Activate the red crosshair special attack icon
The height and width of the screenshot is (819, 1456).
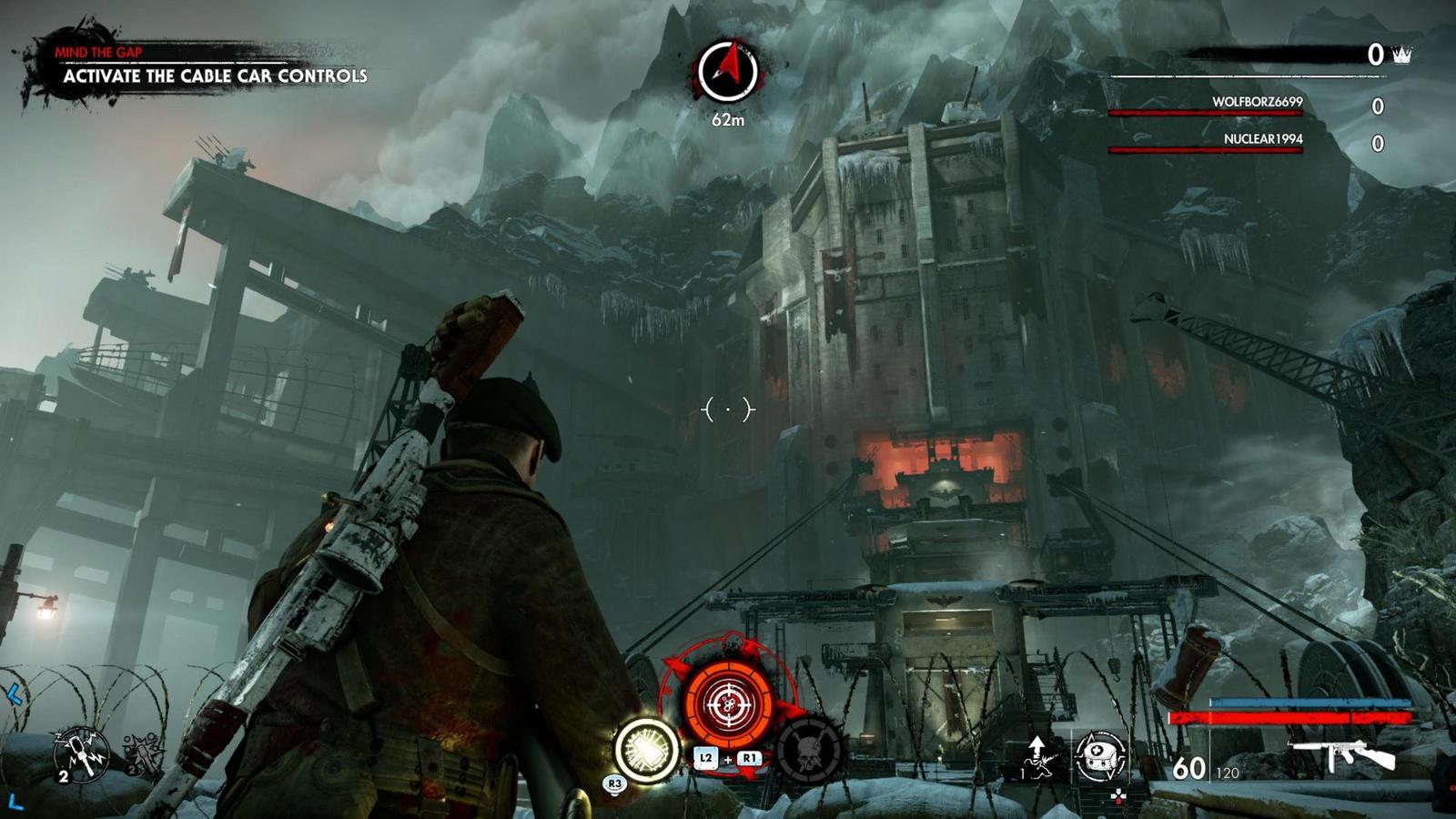pos(729,703)
